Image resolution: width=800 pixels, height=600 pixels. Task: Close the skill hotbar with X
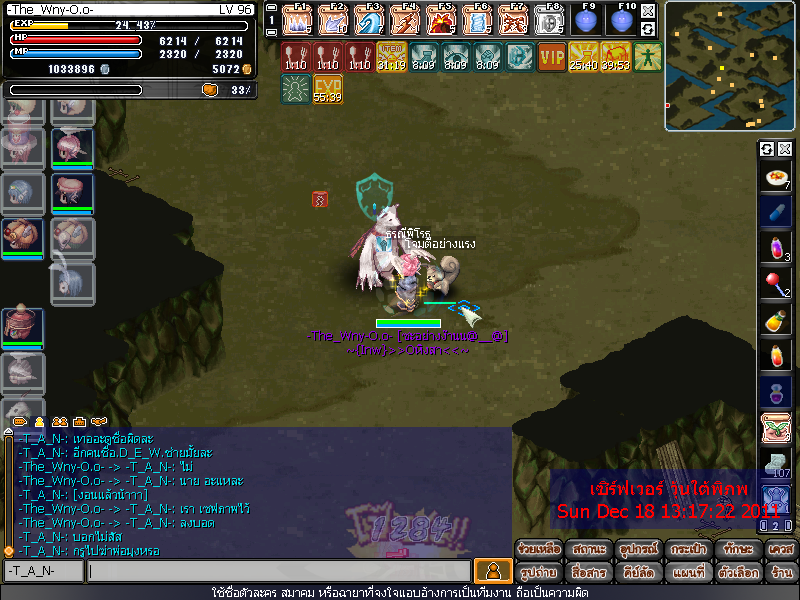click(648, 12)
